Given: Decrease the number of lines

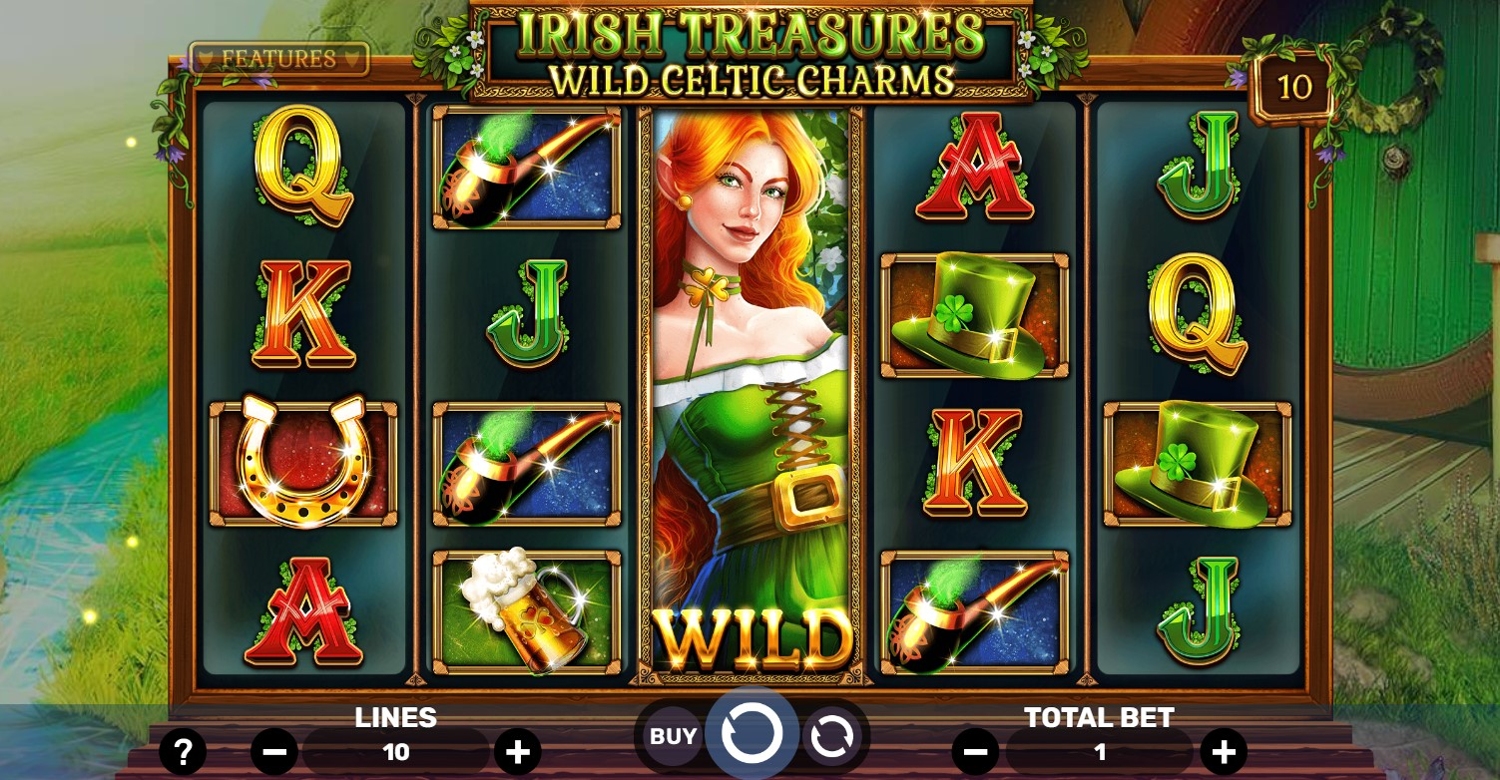Looking at the screenshot, I should pos(275,751).
